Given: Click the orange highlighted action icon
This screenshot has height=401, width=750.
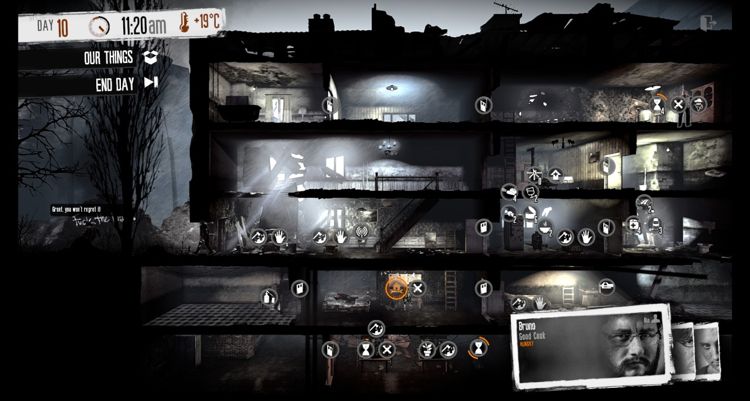Looking at the screenshot, I should (x=396, y=288).
